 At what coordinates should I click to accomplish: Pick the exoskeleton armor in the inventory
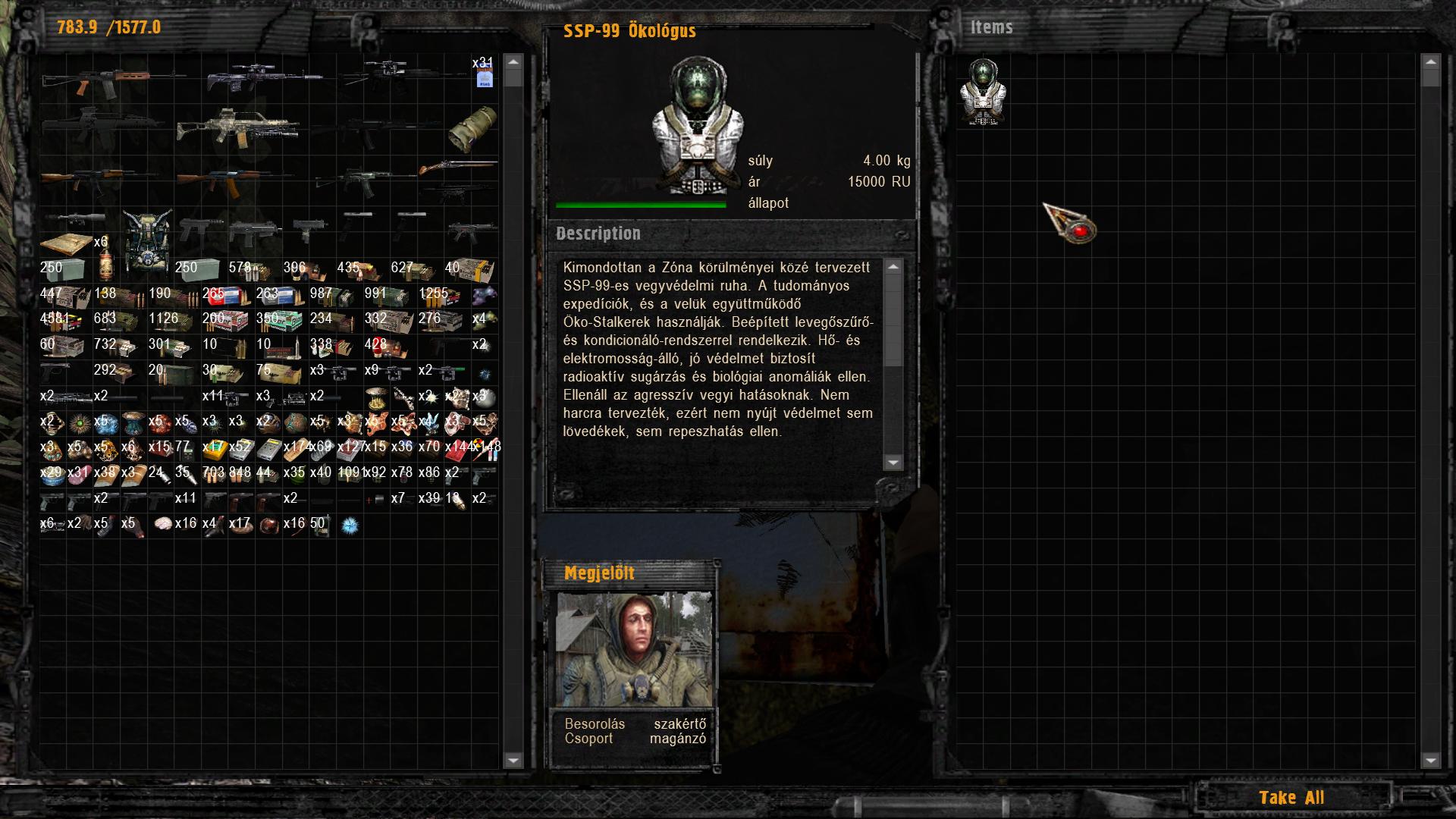click(x=146, y=240)
